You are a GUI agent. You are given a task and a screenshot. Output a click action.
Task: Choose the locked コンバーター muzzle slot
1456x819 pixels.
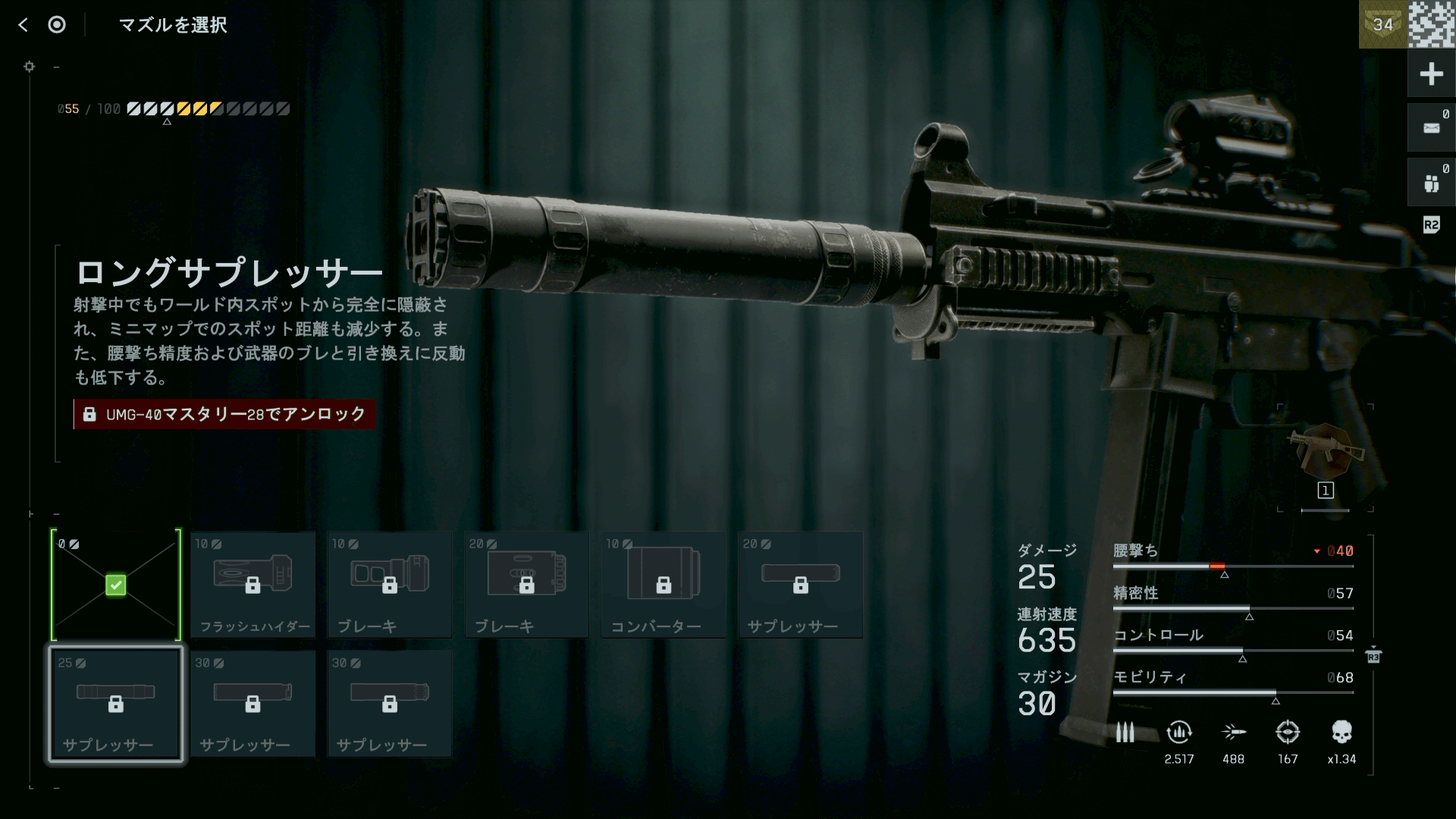664,585
